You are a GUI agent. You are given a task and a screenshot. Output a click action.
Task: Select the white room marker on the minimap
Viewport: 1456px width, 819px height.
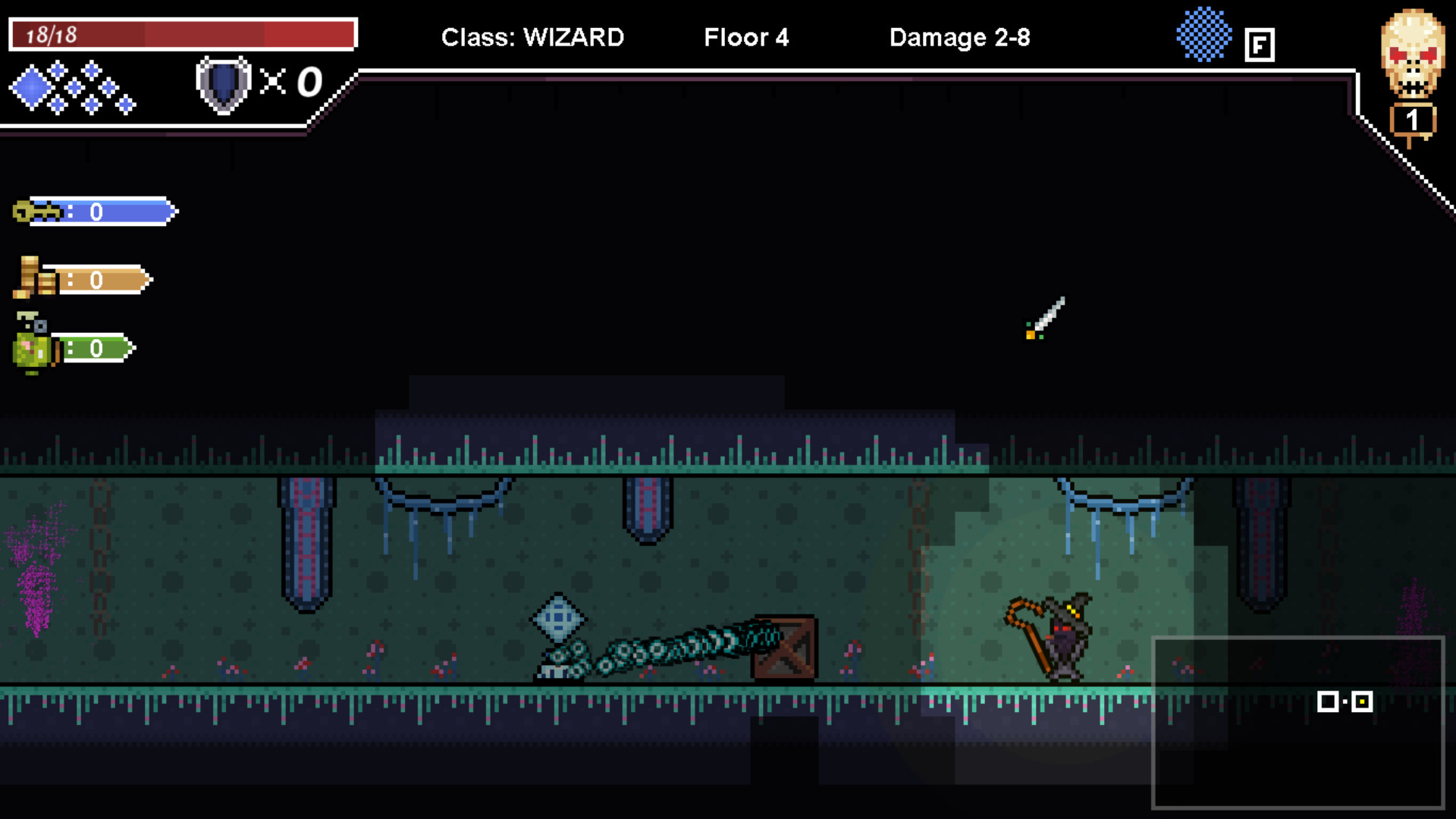click(1361, 701)
